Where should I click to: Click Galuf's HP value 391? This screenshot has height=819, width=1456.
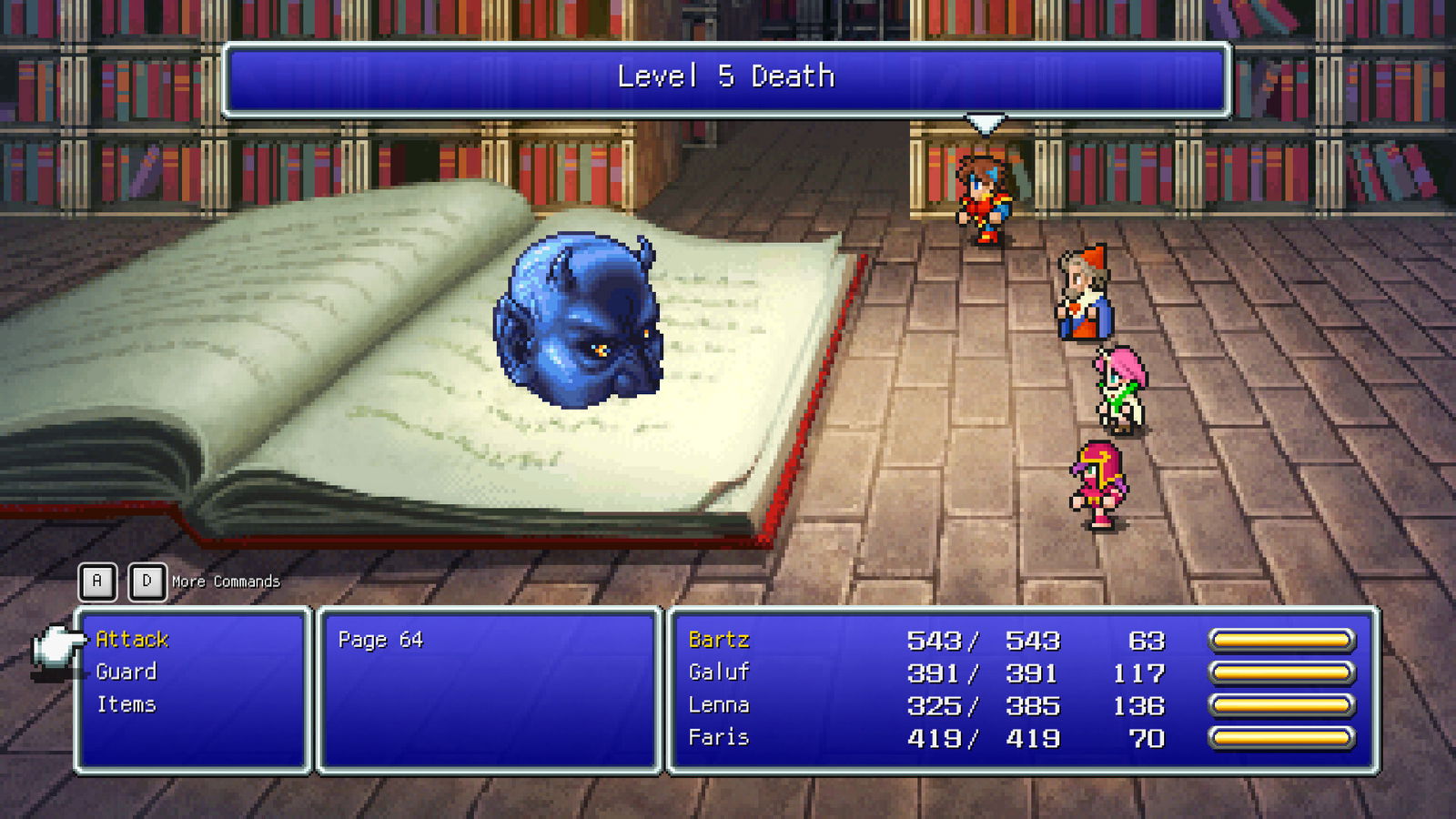tap(930, 673)
